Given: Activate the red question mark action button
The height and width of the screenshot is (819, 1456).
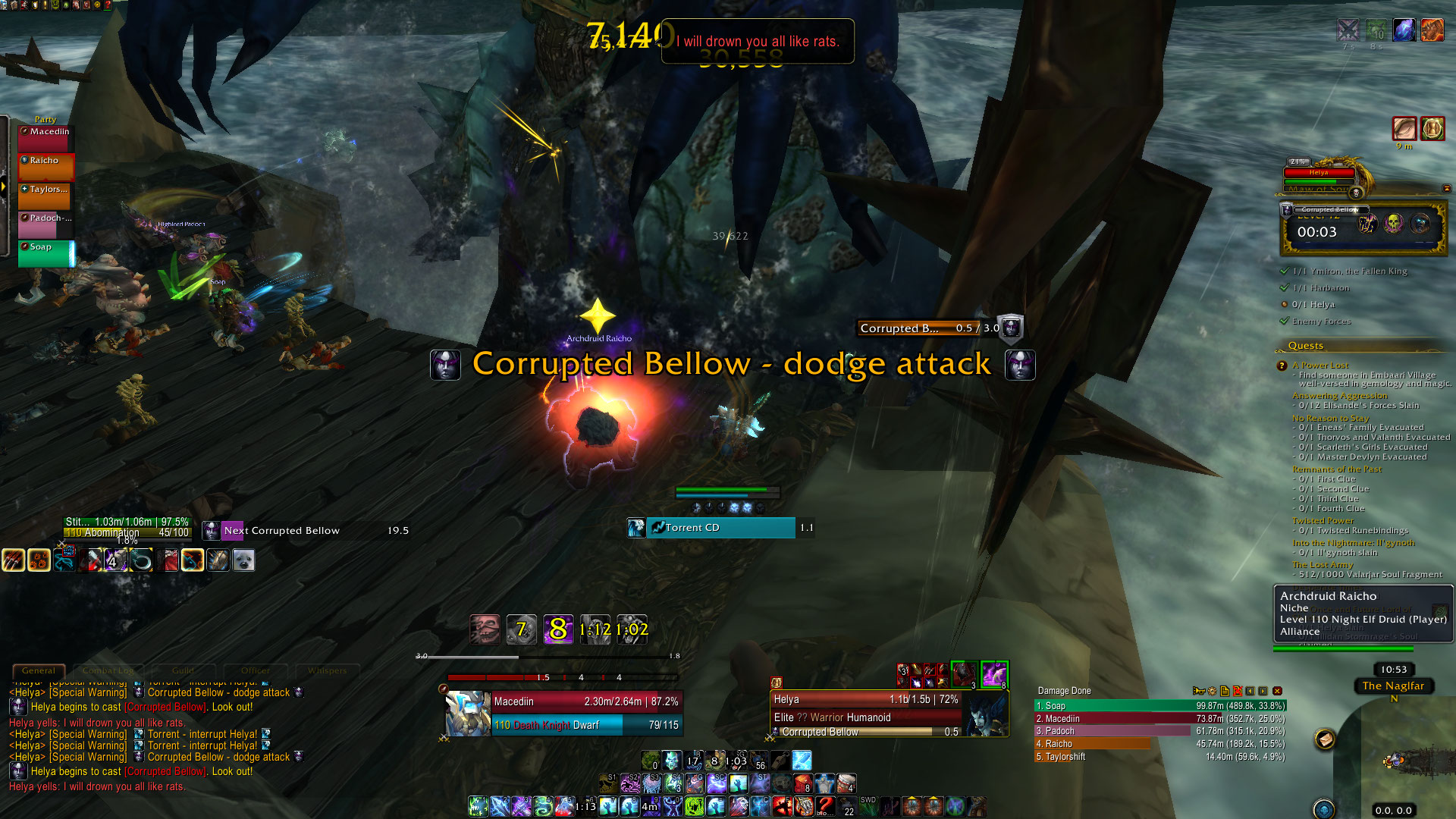Looking at the screenshot, I should (825, 805).
